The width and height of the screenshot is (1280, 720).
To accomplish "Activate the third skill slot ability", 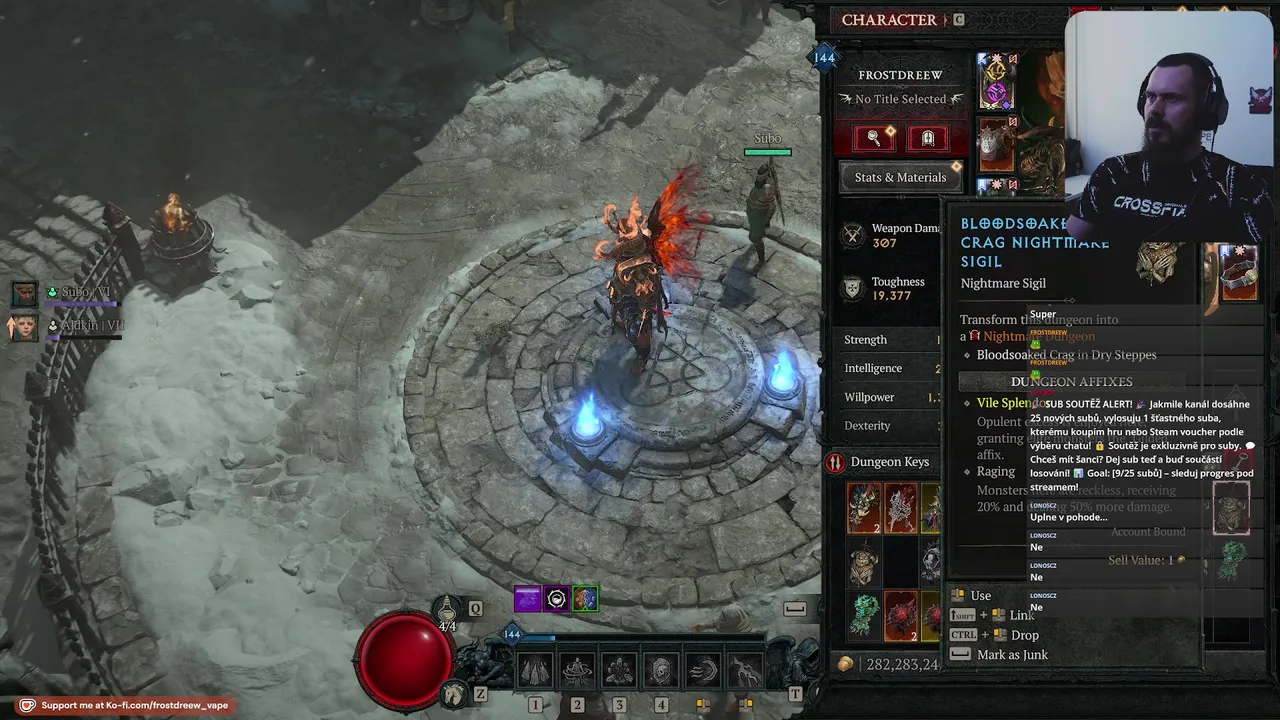I will coord(619,671).
